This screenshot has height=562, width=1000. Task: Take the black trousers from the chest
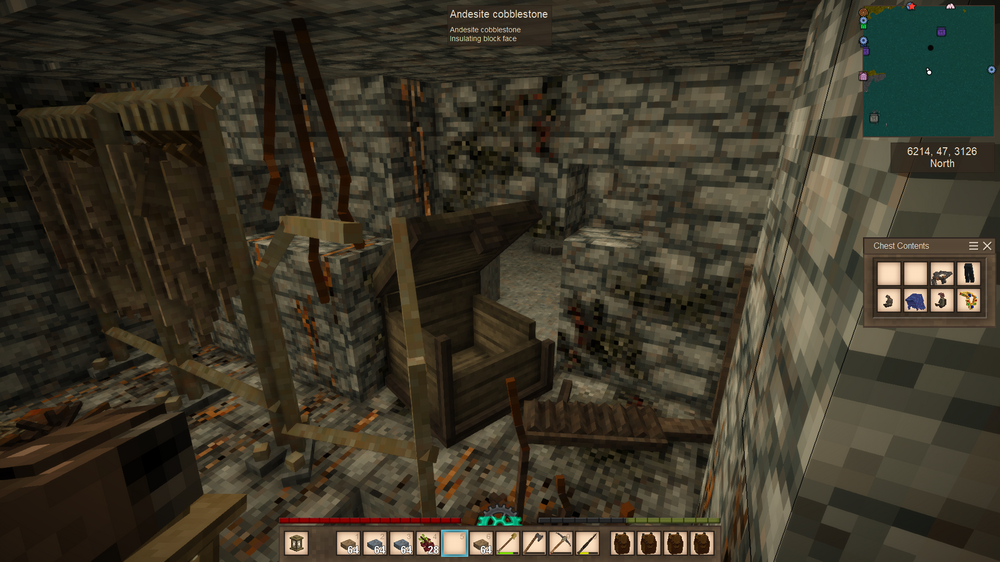(967, 274)
